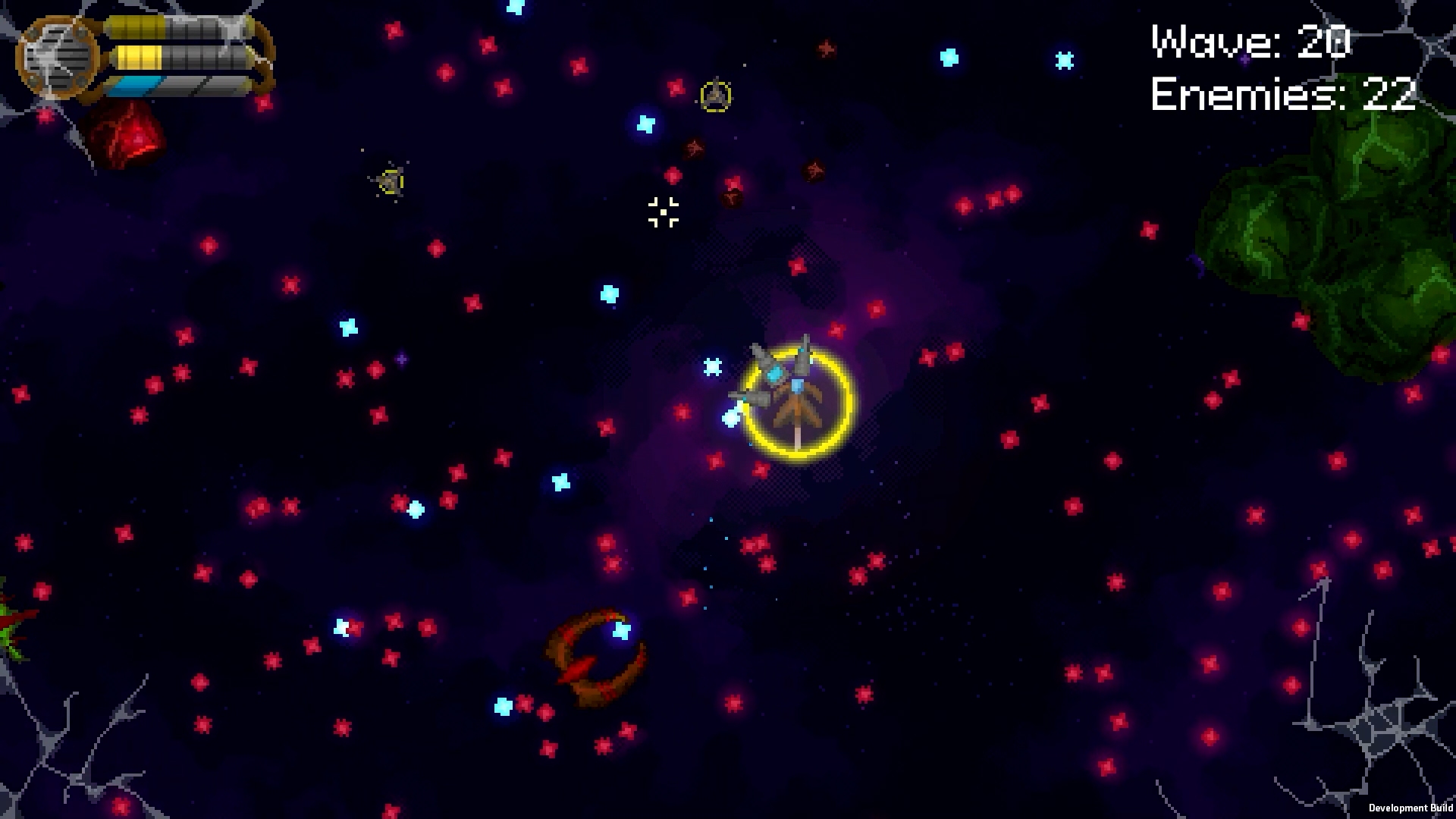Select the targeting crosshair reticle
The height and width of the screenshot is (819, 1456).
tap(662, 213)
